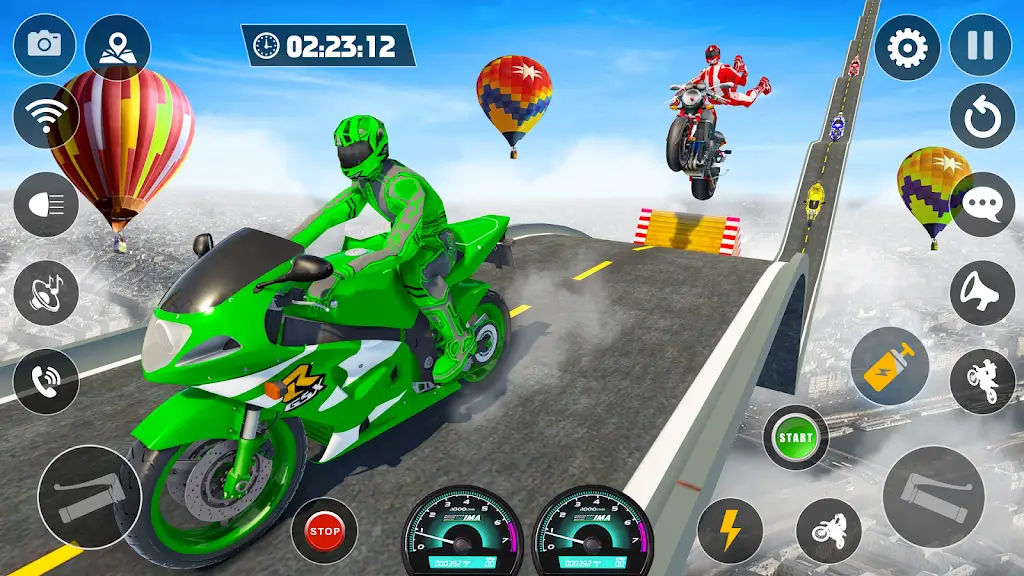Toggle the music and sound button
Image resolution: width=1024 pixels, height=576 pixels.
[x=46, y=291]
